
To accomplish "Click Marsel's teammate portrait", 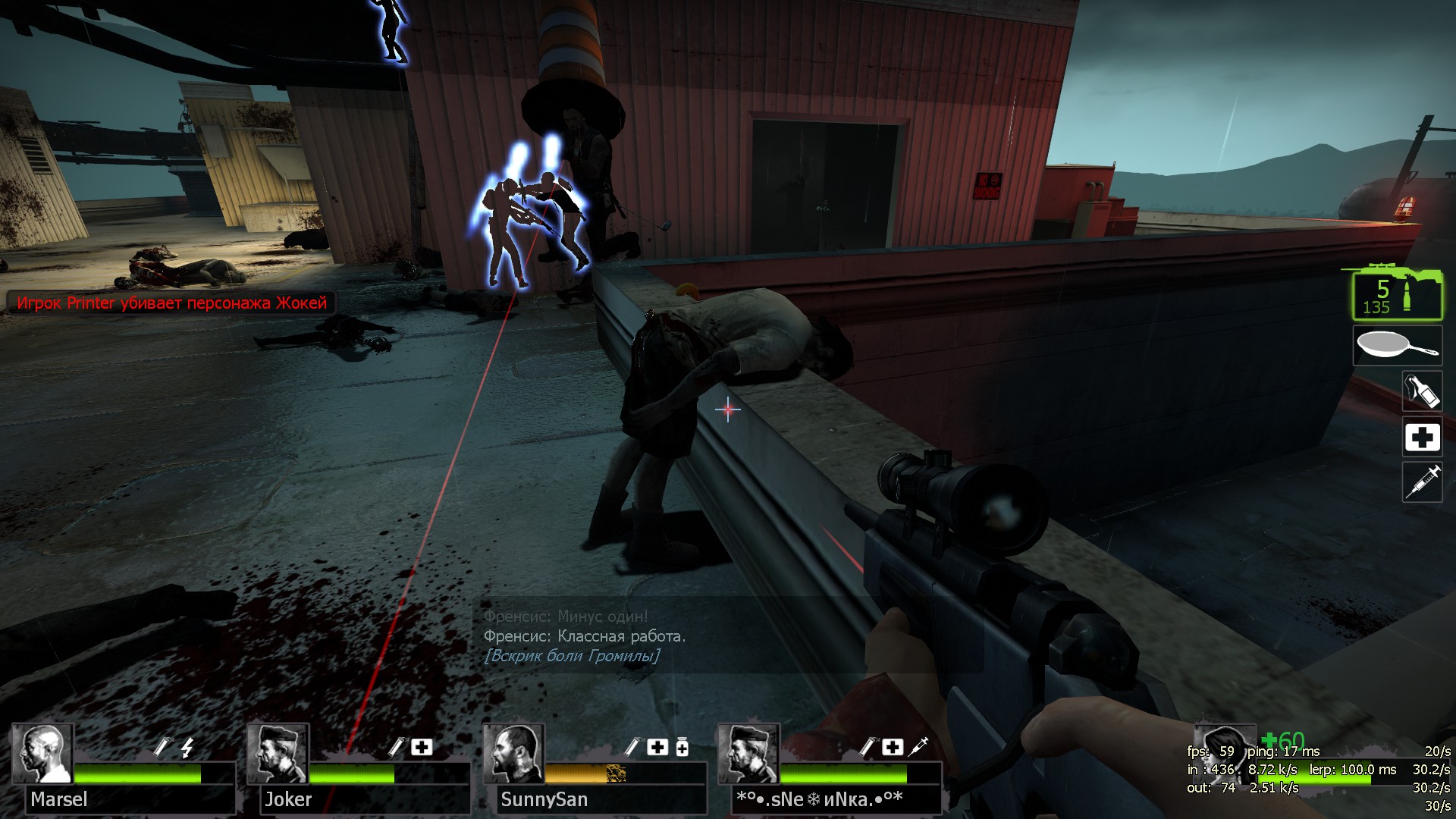I will (43, 754).
